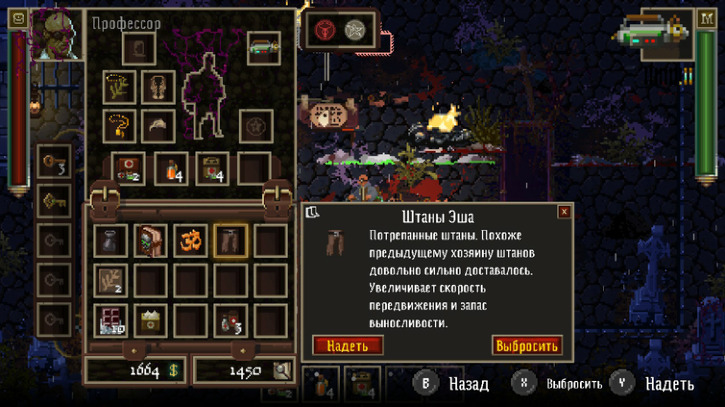Select the green book item in the backpack
Image resolution: width=725 pixels, height=407 pixels.
151,240
